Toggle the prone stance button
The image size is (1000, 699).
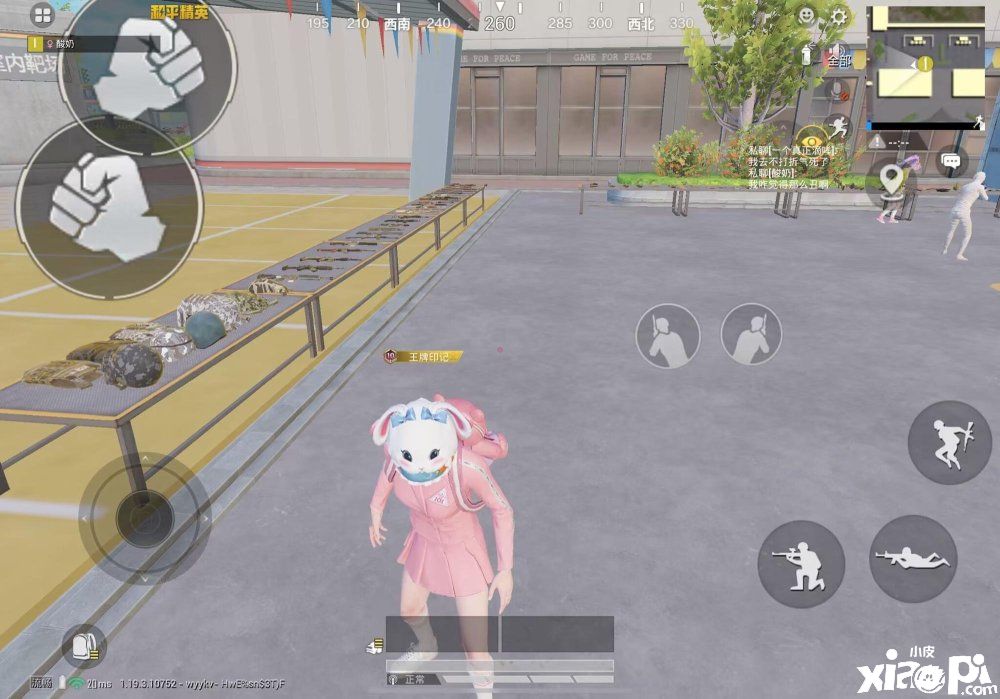click(x=913, y=558)
